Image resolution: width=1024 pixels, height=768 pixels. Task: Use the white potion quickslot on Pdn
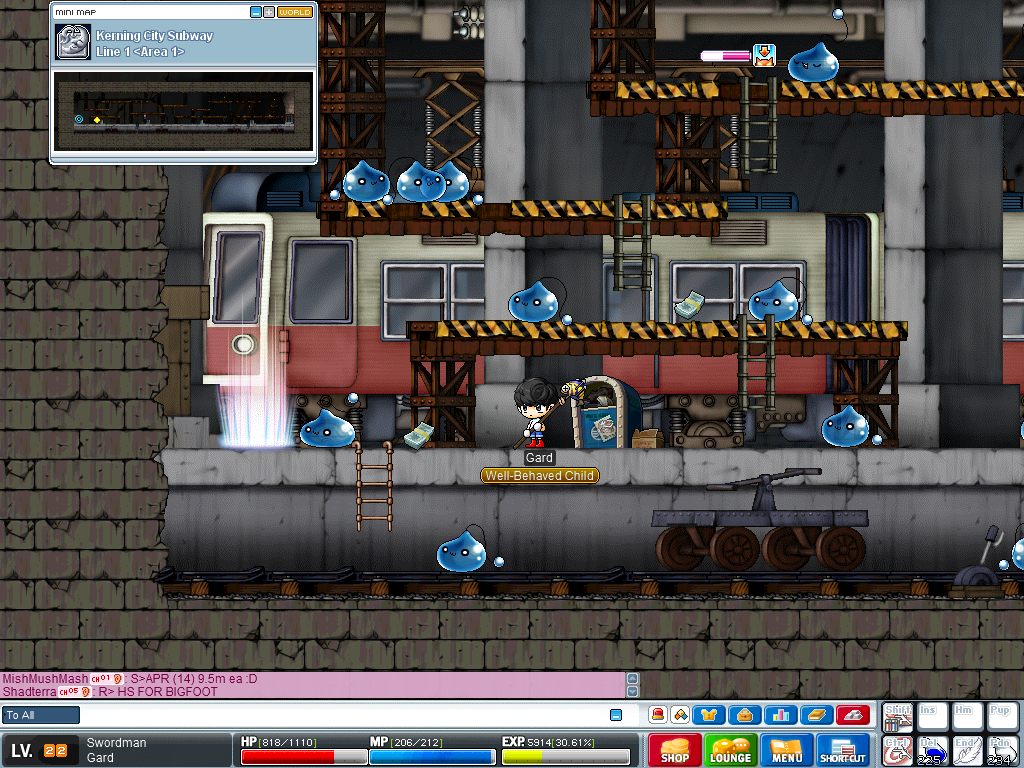tap(1001, 750)
